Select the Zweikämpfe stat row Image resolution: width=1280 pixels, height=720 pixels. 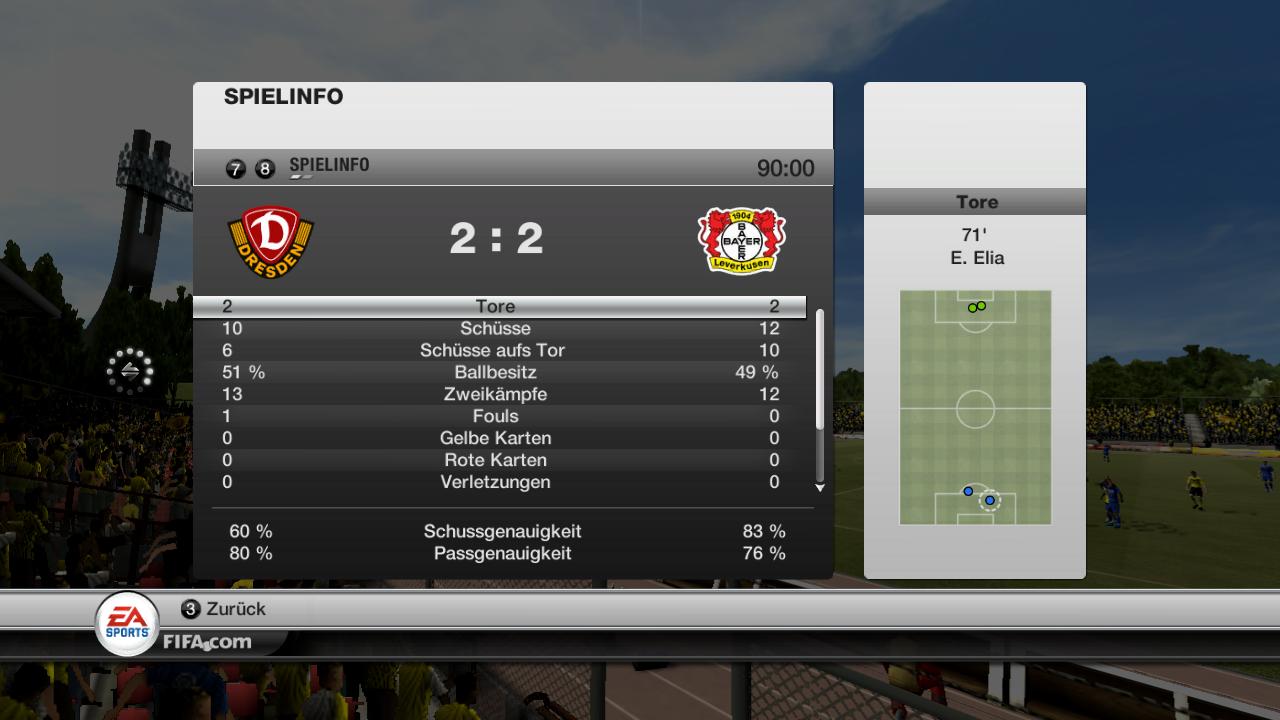pyautogui.click(x=496, y=394)
